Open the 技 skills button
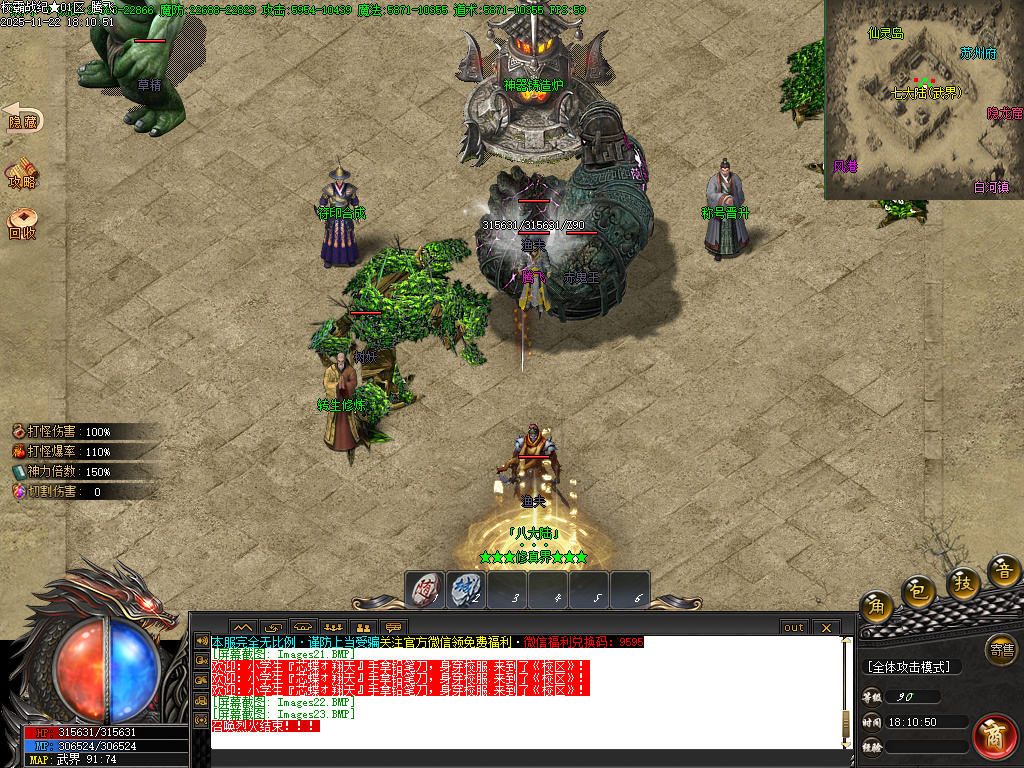This screenshot has height=768, width=1024. tap(963, 583)
